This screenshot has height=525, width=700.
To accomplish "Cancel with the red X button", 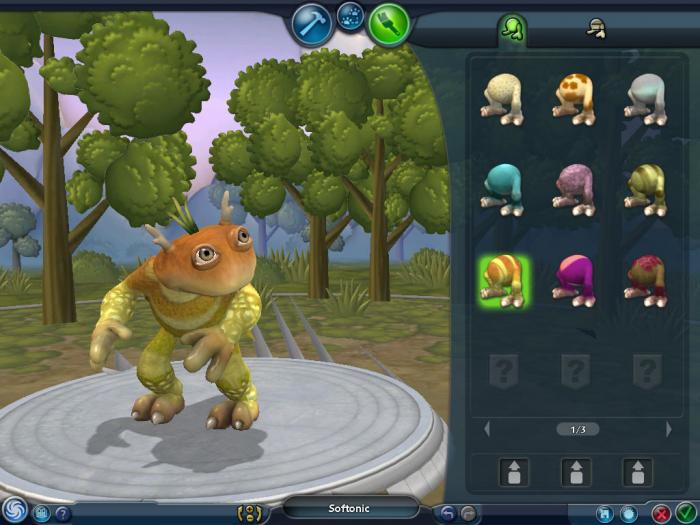I will point(661,513).
